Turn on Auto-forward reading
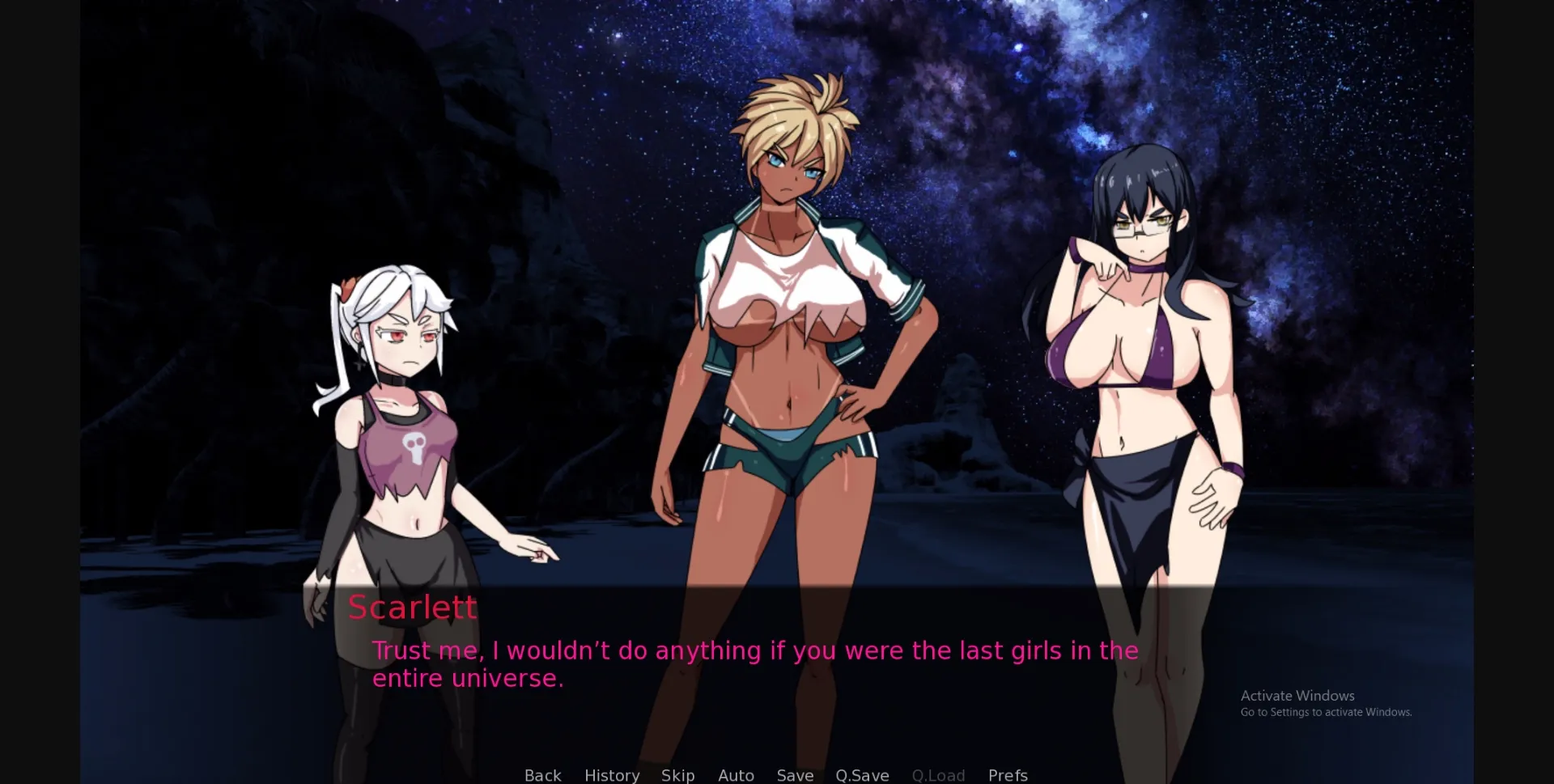The width and height of the screenshot is (1554, 784). point(736,775)
